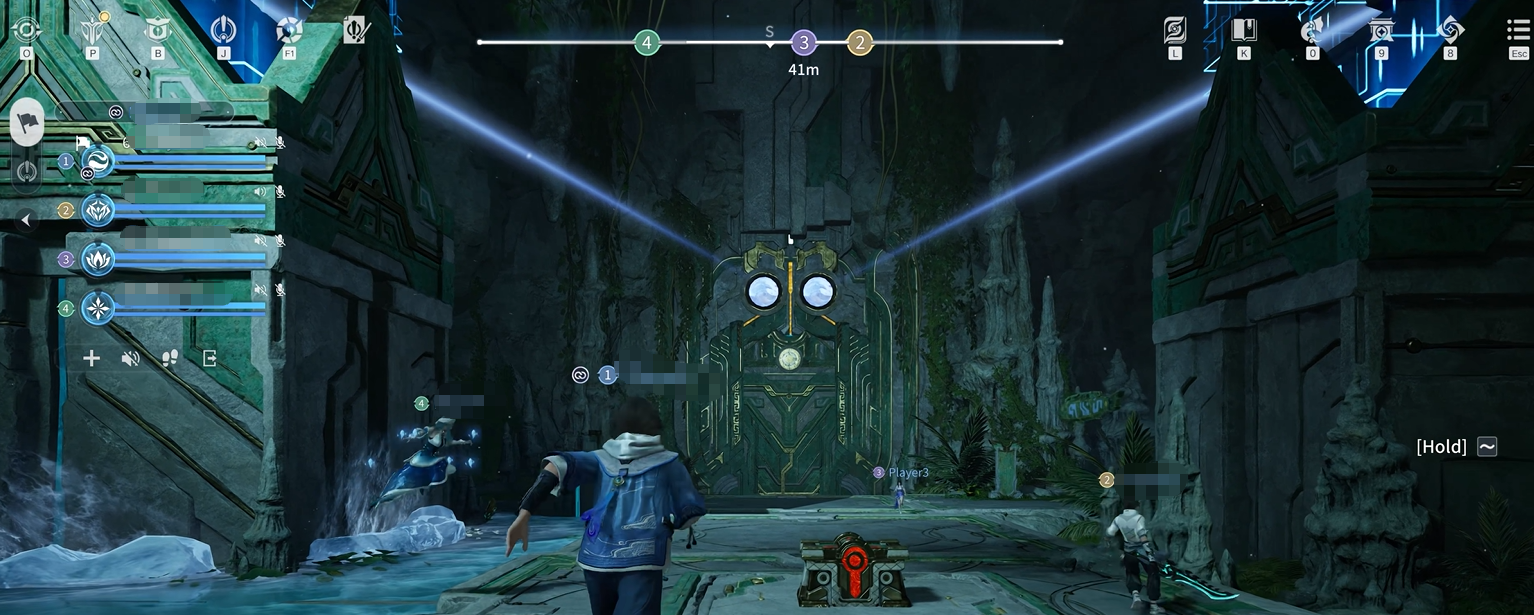
Task: Click the target ring icon labeled O
Action: point(26,30)
